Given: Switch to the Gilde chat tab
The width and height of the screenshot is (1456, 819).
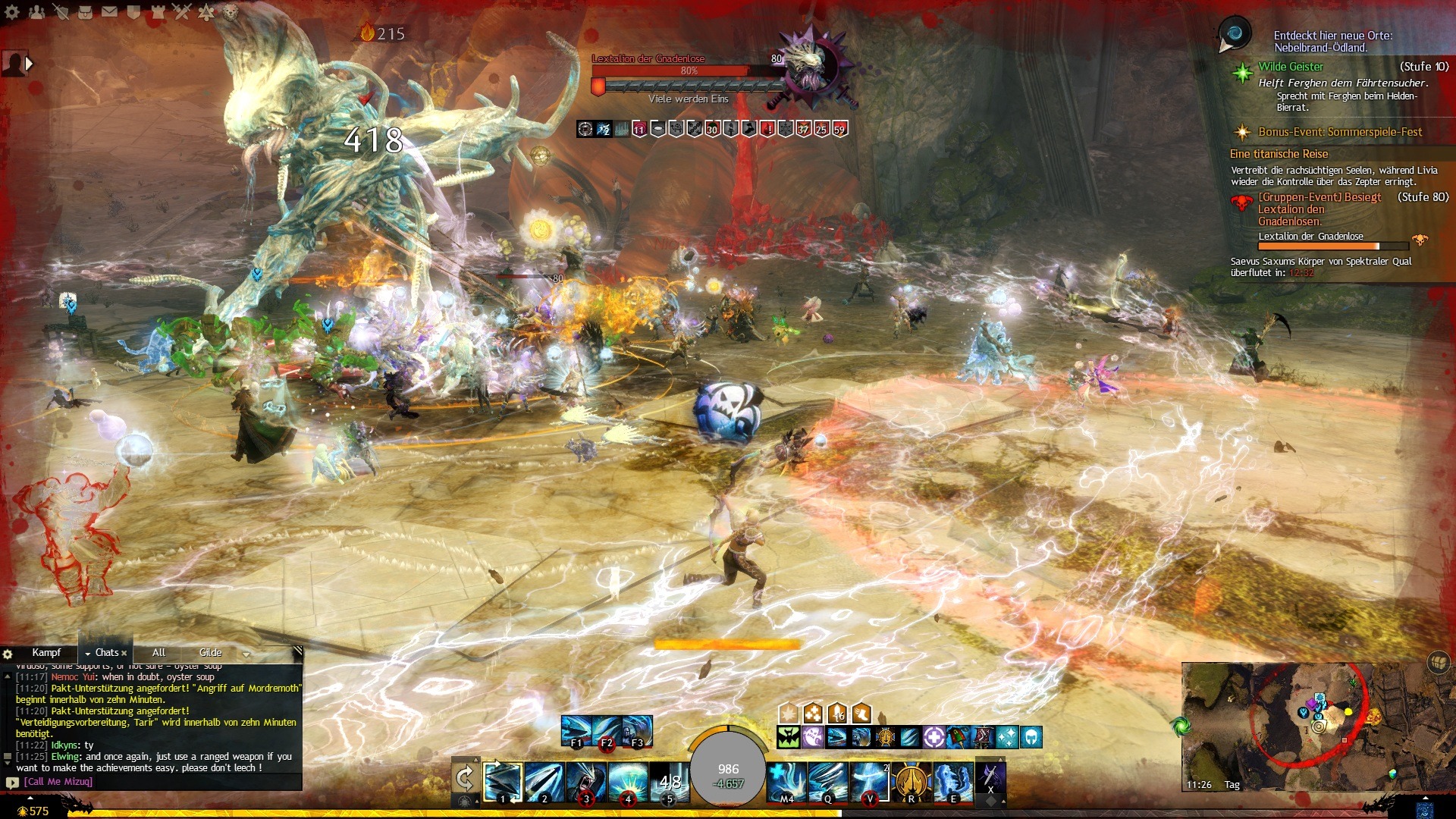Looking at the screenshot, I should point(210,652).
